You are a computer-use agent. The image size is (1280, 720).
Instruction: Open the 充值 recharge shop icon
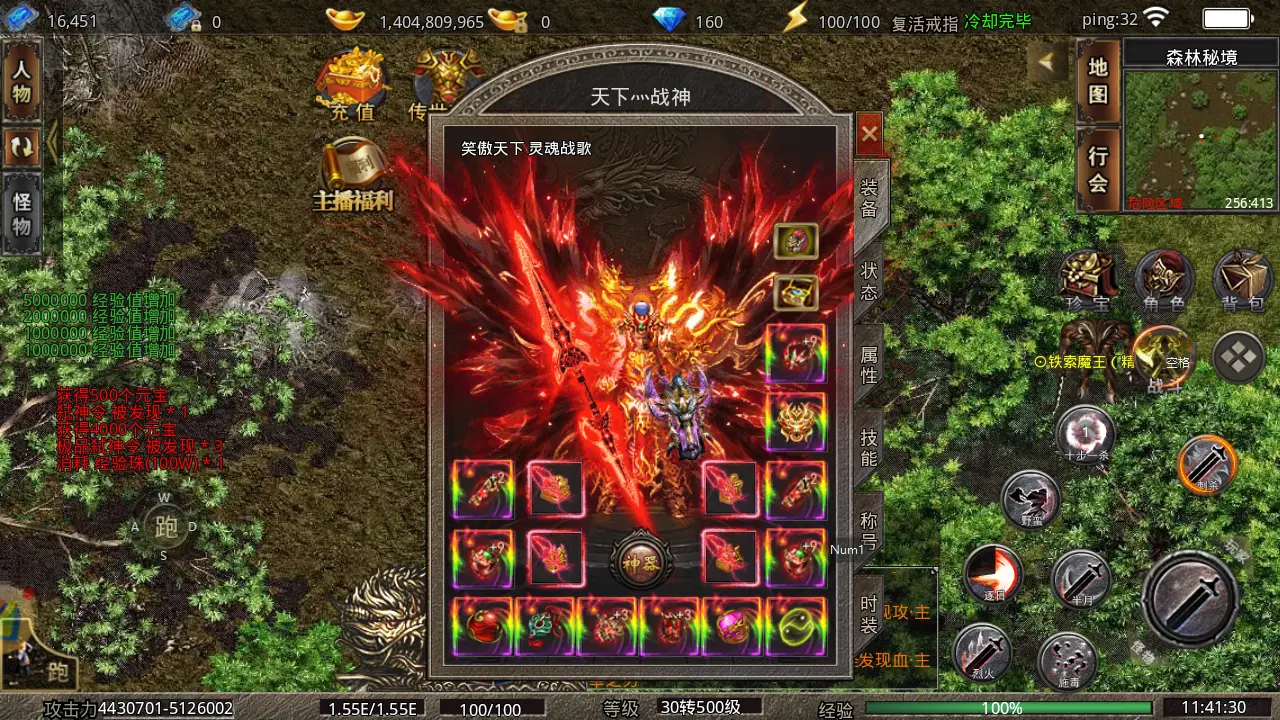352,85
